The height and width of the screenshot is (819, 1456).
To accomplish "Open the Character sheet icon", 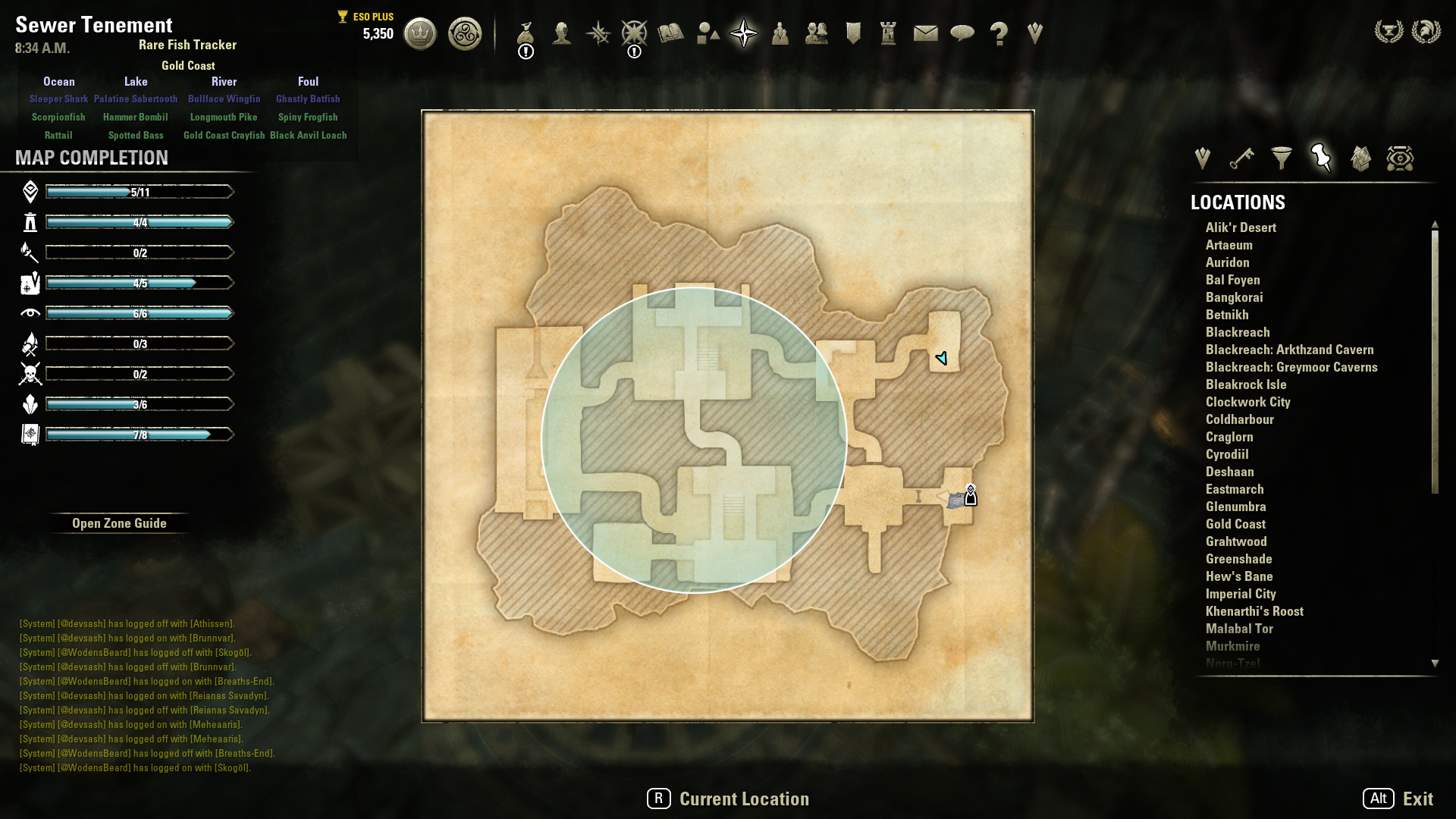I will pyautogui.click(x=562, y=34).
